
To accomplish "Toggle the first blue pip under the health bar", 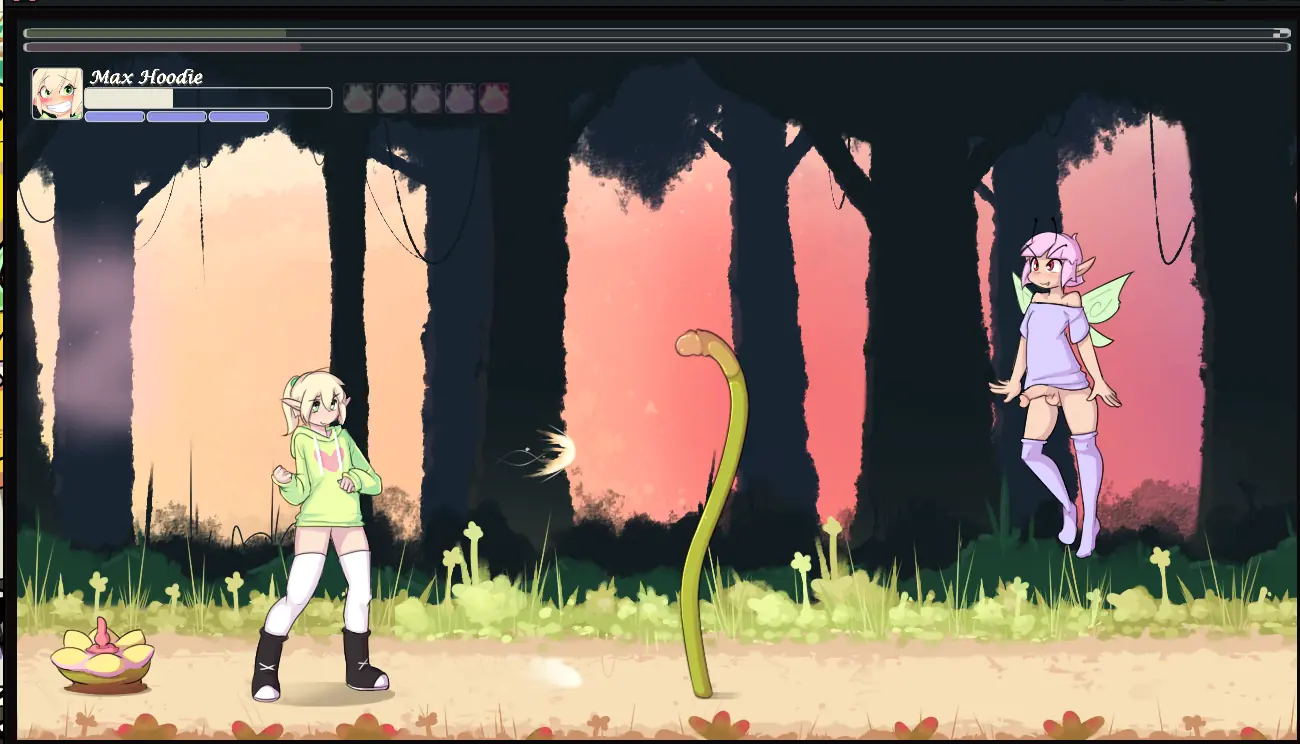I will tap(113, 116).
